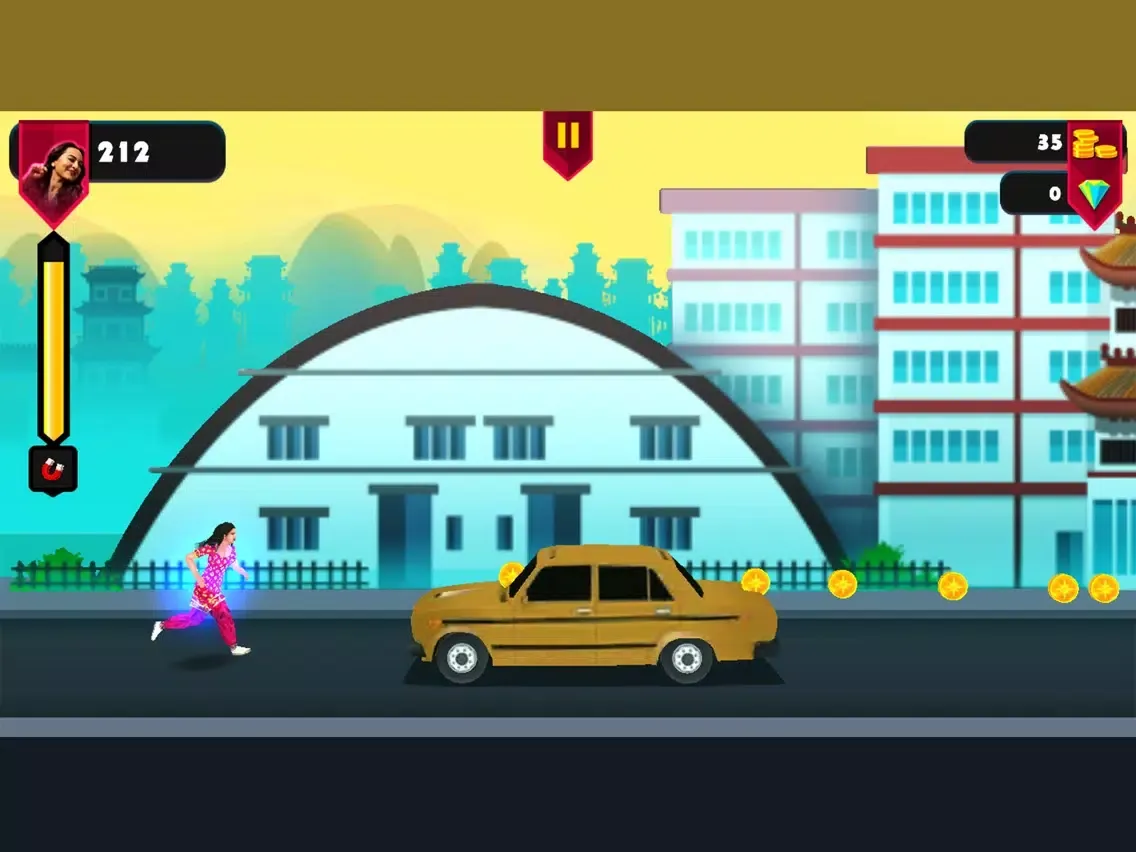This screenshot has height=852, width=1136.
Task: Select the diamond gem icon
Action: click(x=1093, y=193)
